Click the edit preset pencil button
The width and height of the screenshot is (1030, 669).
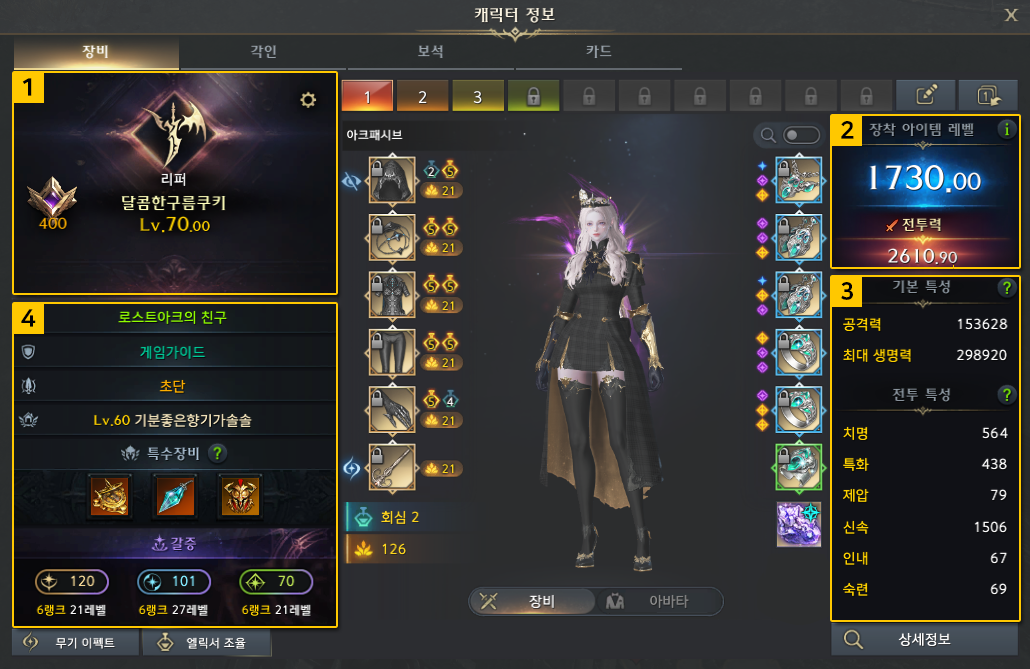(x=926, y=96)
